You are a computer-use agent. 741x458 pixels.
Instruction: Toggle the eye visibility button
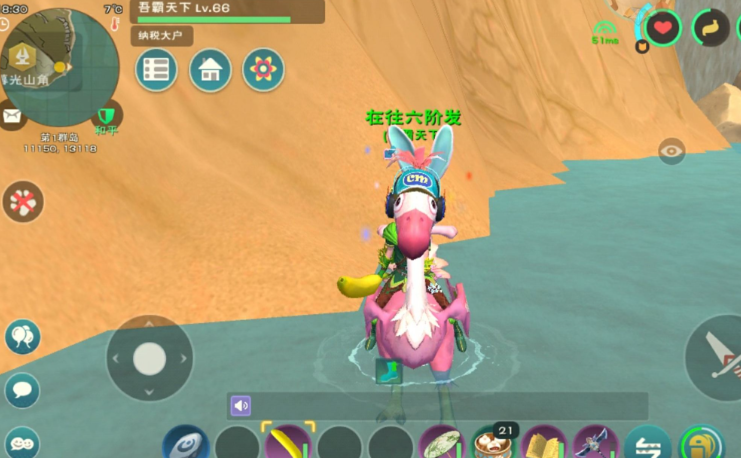point(672,151)
